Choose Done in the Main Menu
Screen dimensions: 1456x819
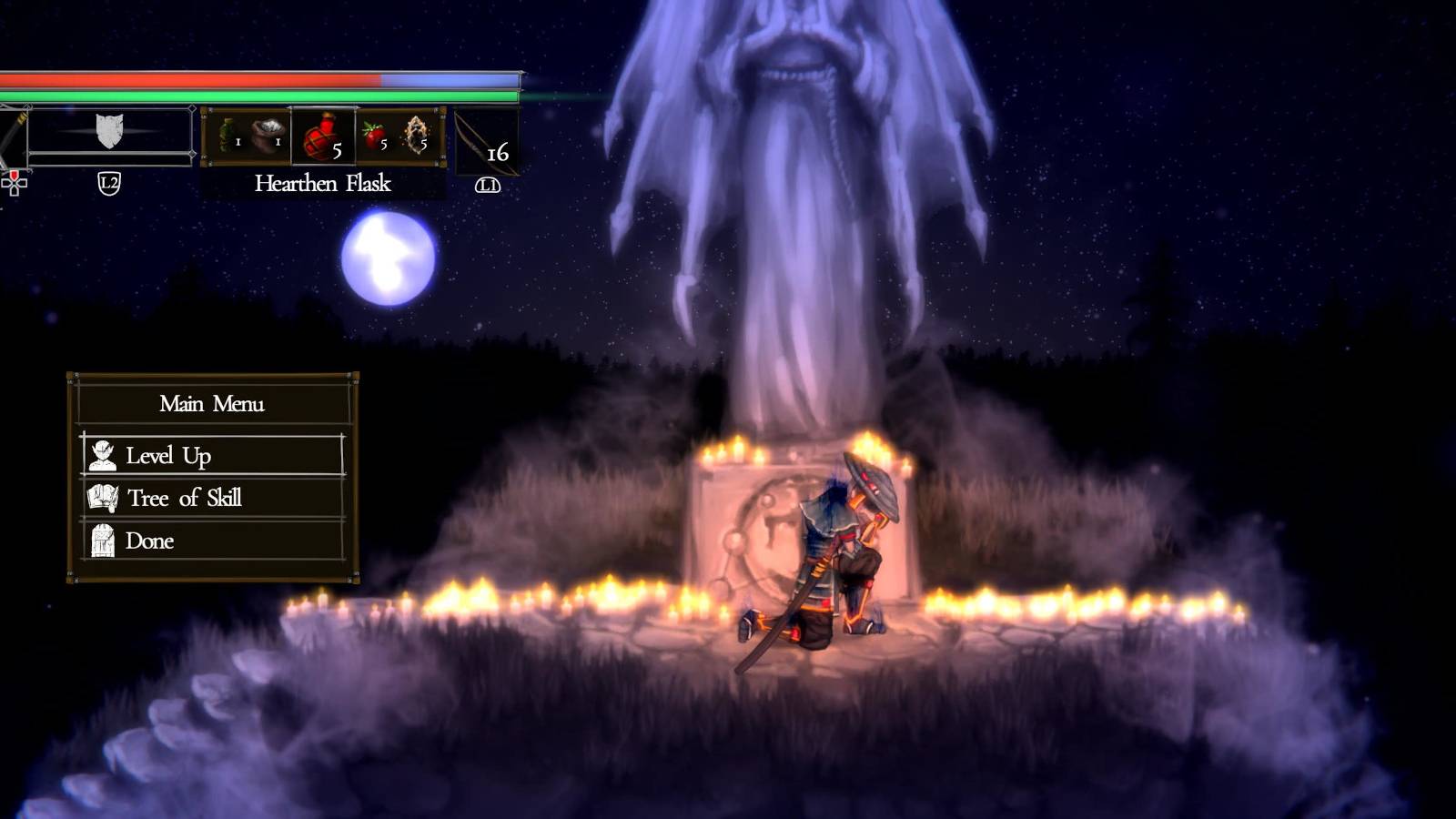coord(150,540)
